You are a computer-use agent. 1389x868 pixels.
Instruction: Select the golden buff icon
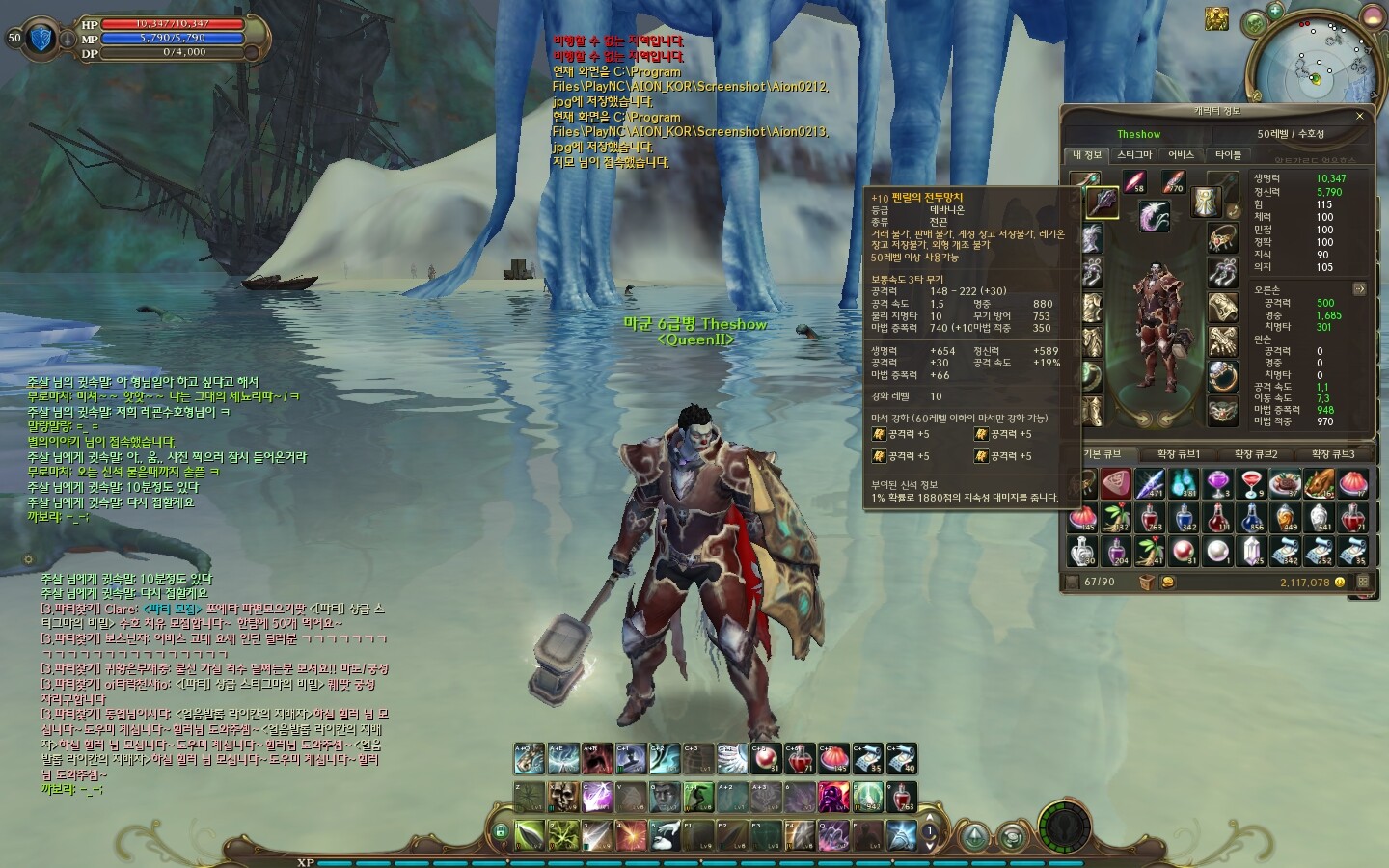[x=1216, y=17]
